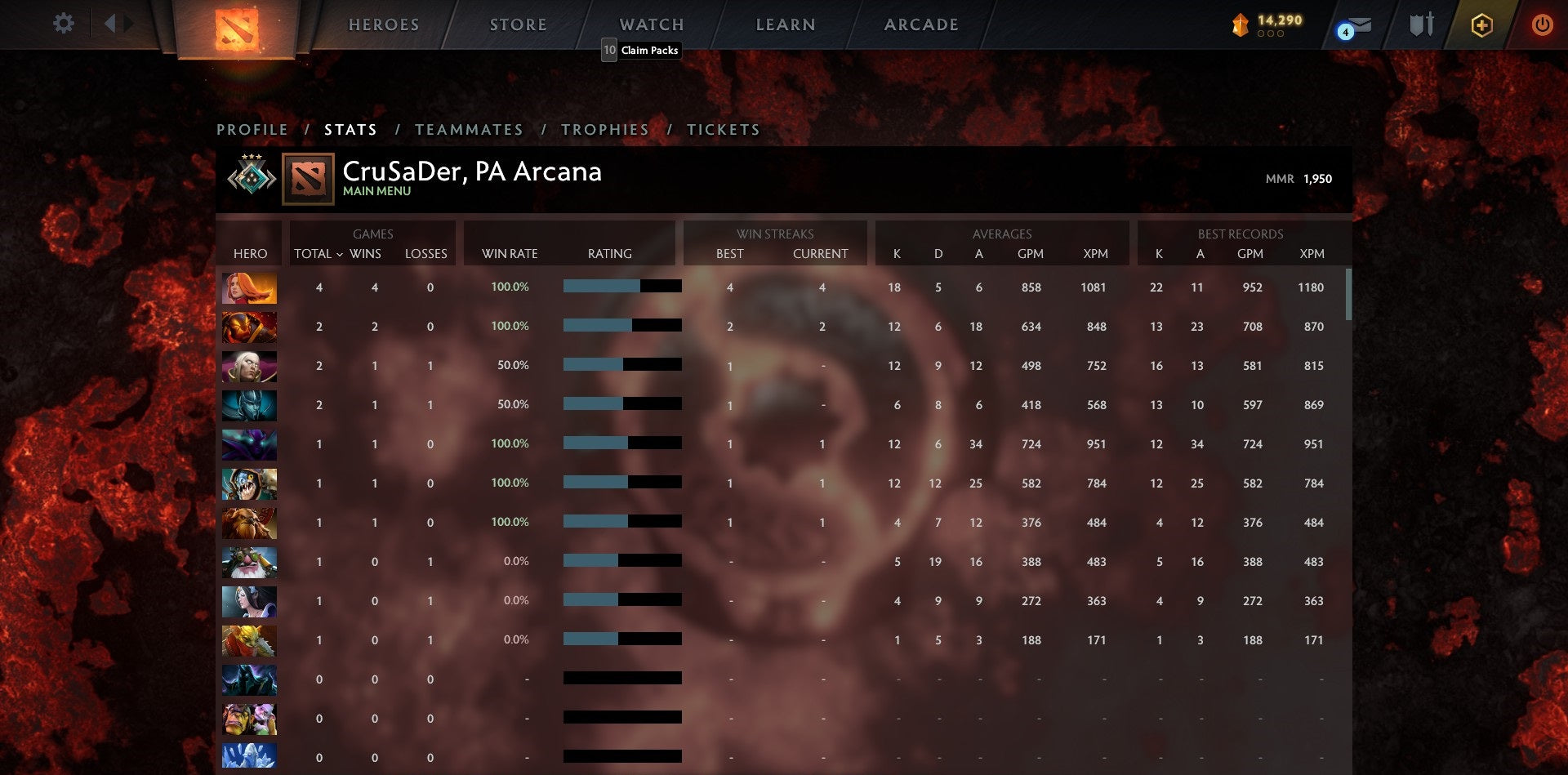Open the armory shield and sword icon
This screenshot has width=1568, height=775.
click(x=1421, y=24)
